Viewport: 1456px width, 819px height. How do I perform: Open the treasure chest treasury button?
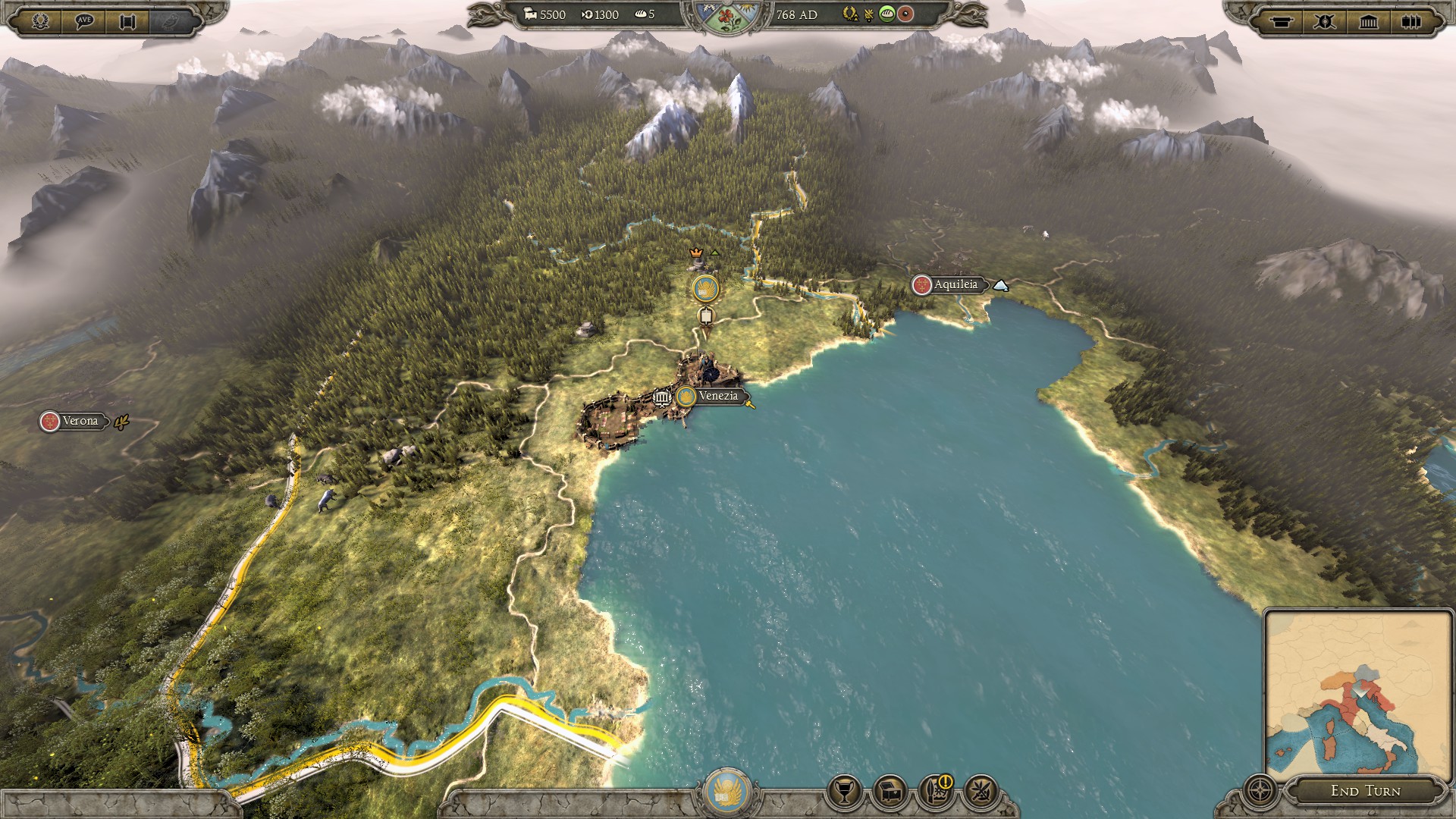pos(890,792)
